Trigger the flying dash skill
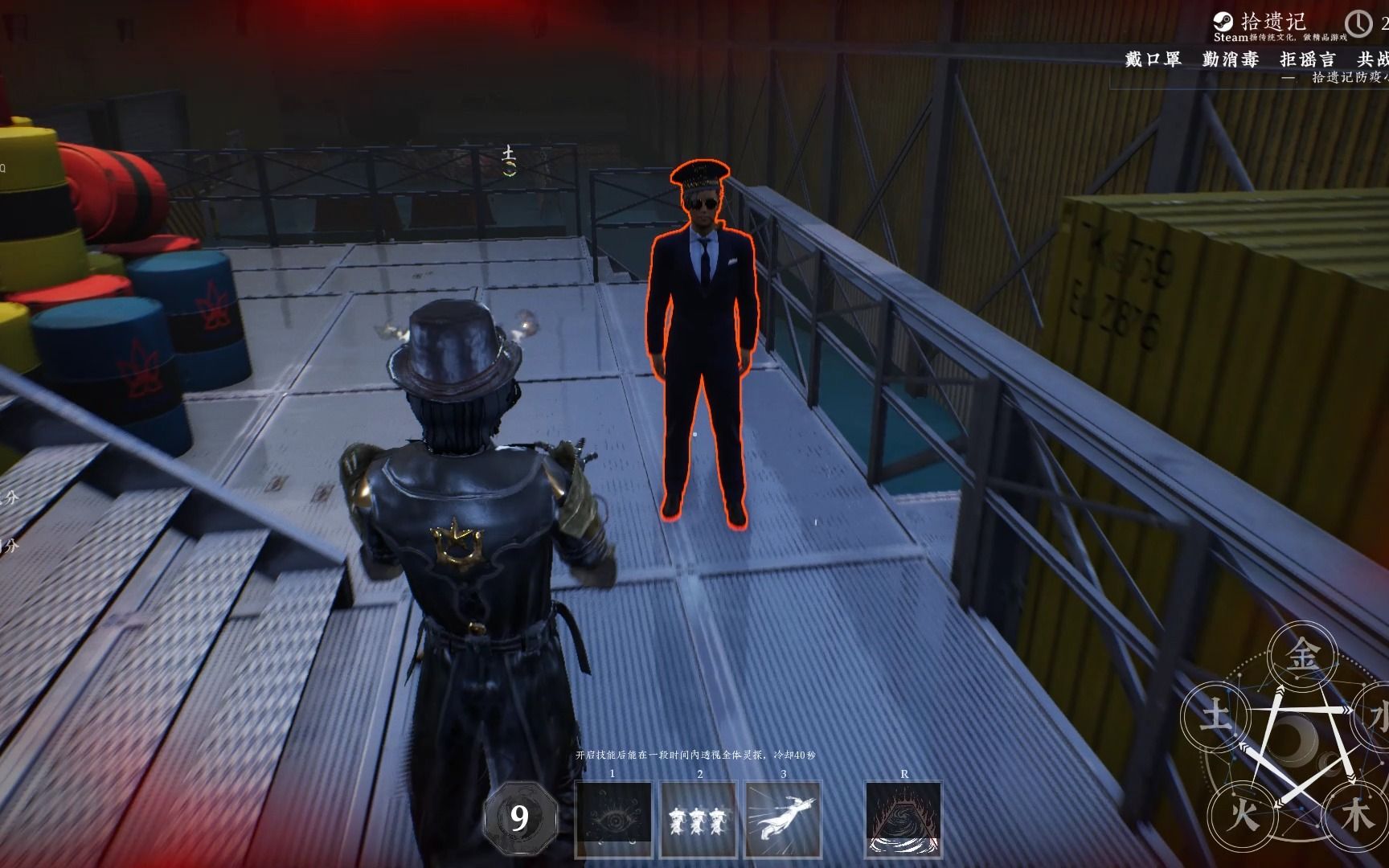The height and width of the screenshot is (868, 1389). pyautogui.click(x=783, y=819)
